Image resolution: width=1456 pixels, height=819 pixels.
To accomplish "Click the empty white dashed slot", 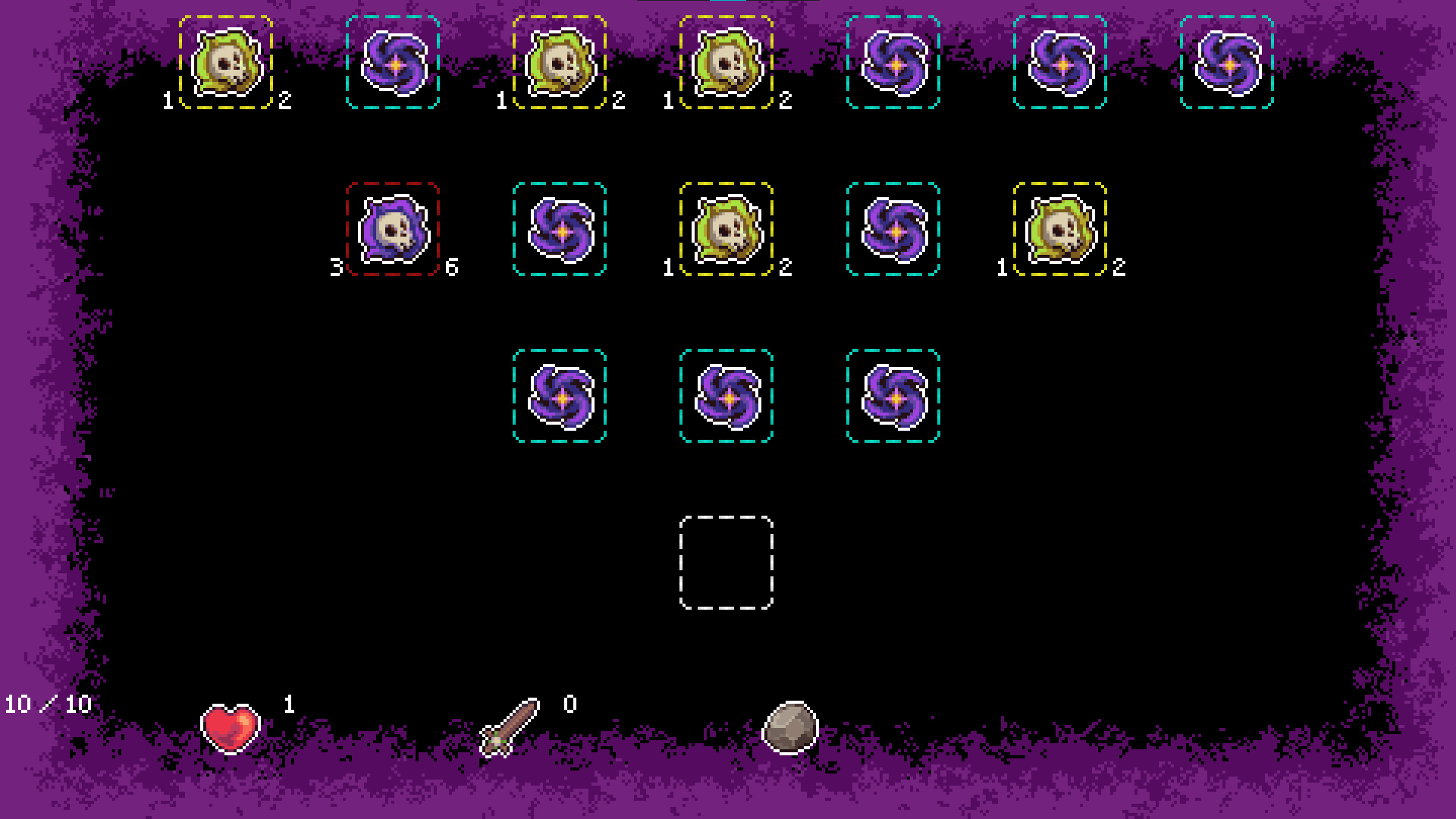I will pos(726,561).
